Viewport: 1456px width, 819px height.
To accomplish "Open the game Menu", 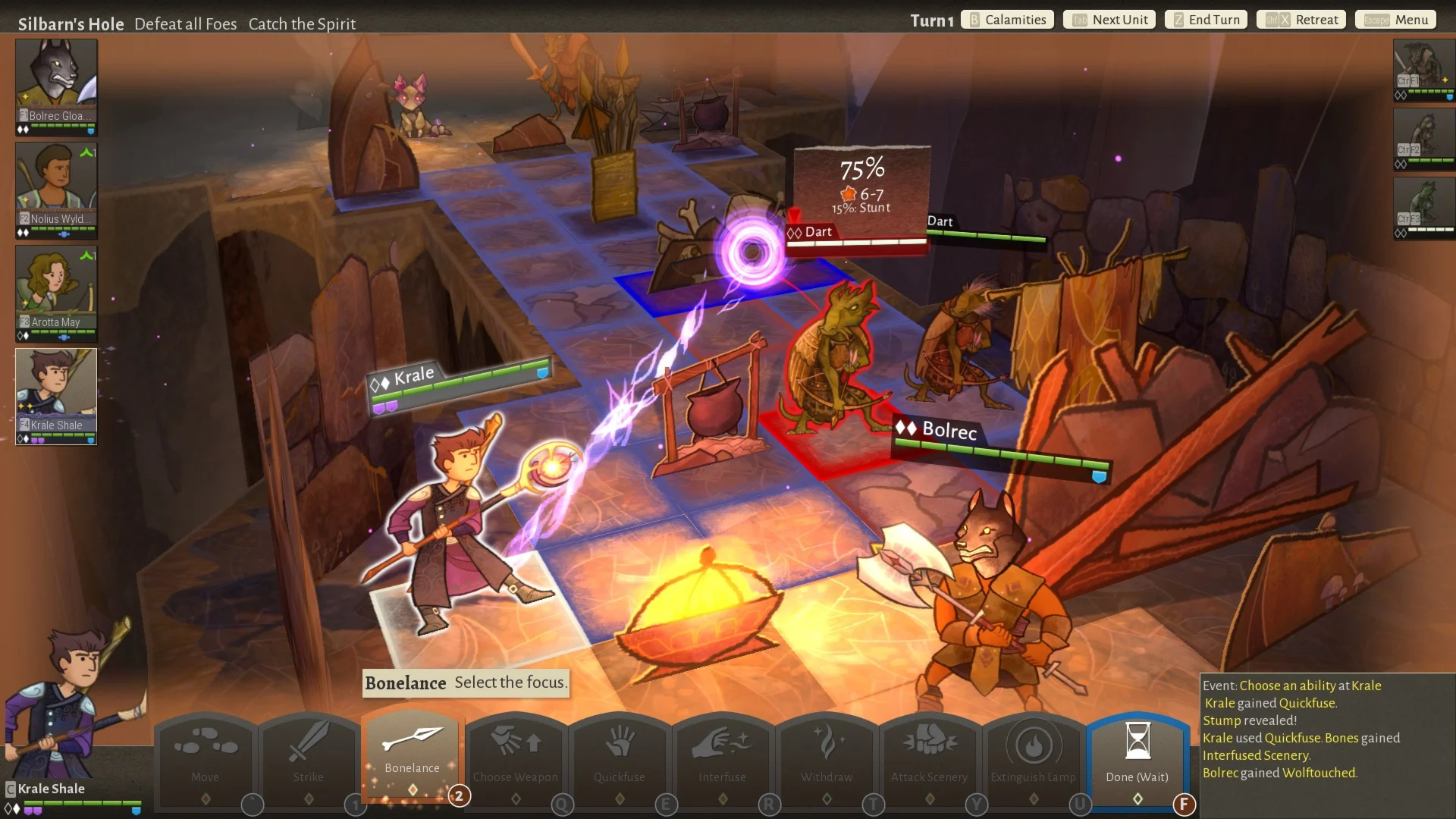I will pyautogui.click(x=1395, y=20).
